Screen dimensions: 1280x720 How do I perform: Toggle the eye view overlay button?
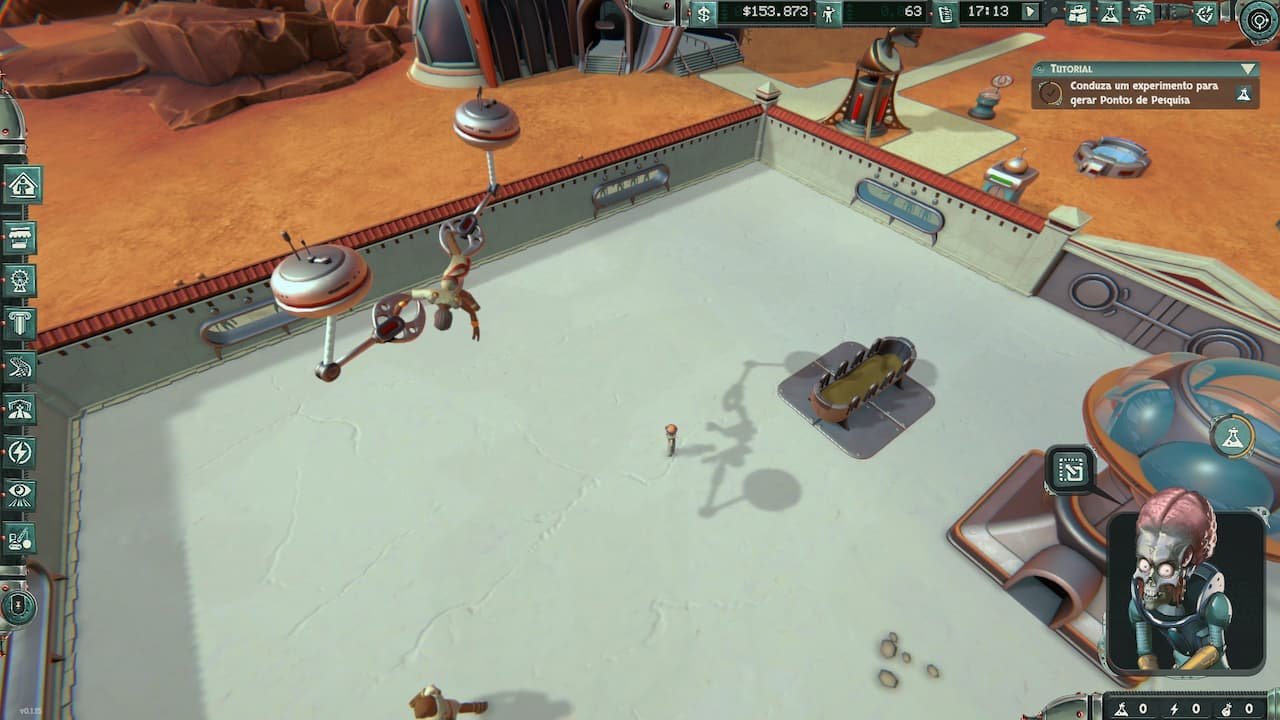[x=21, y=494]
